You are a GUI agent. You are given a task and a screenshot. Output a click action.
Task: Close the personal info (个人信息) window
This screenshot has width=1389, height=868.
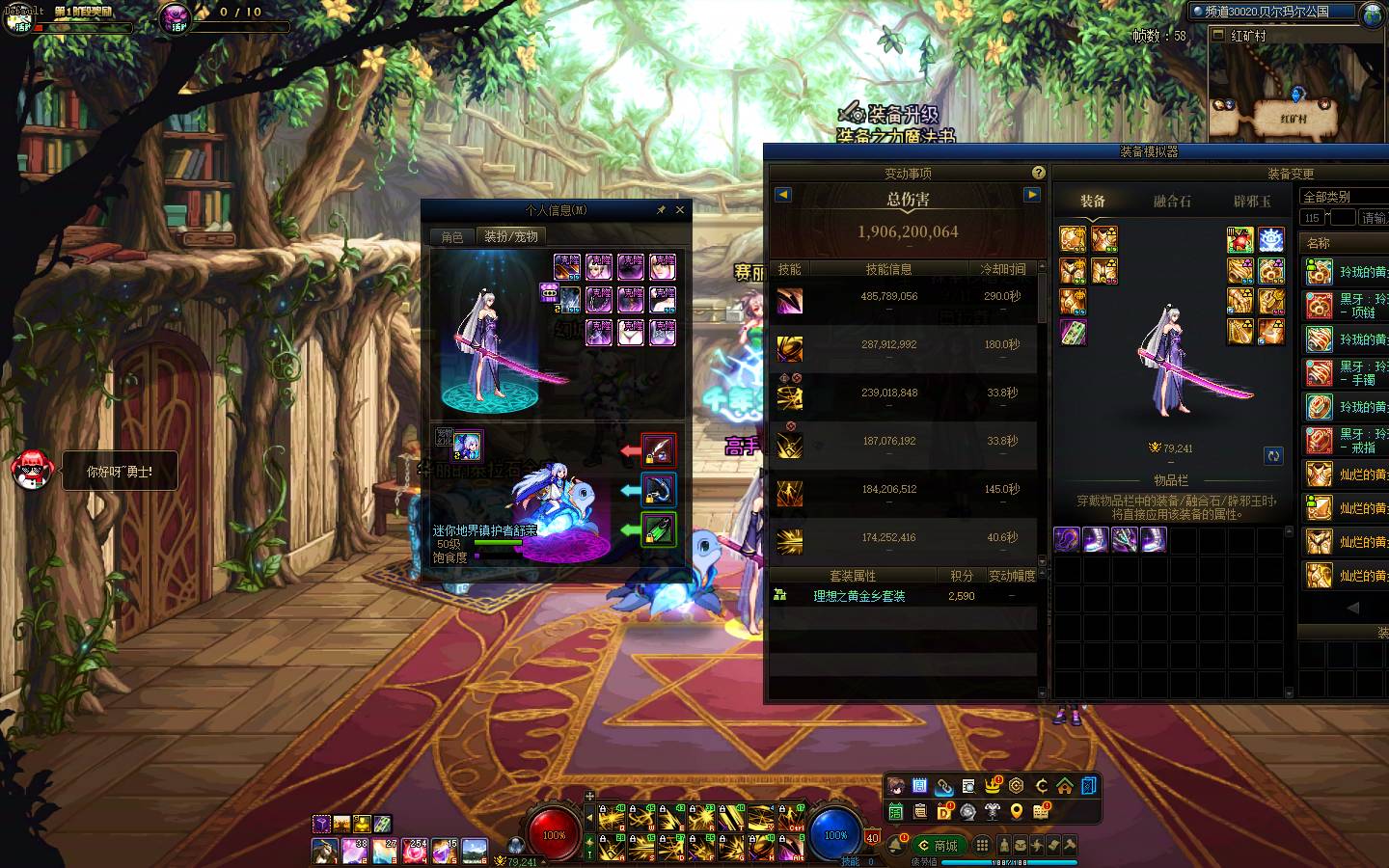680,209
